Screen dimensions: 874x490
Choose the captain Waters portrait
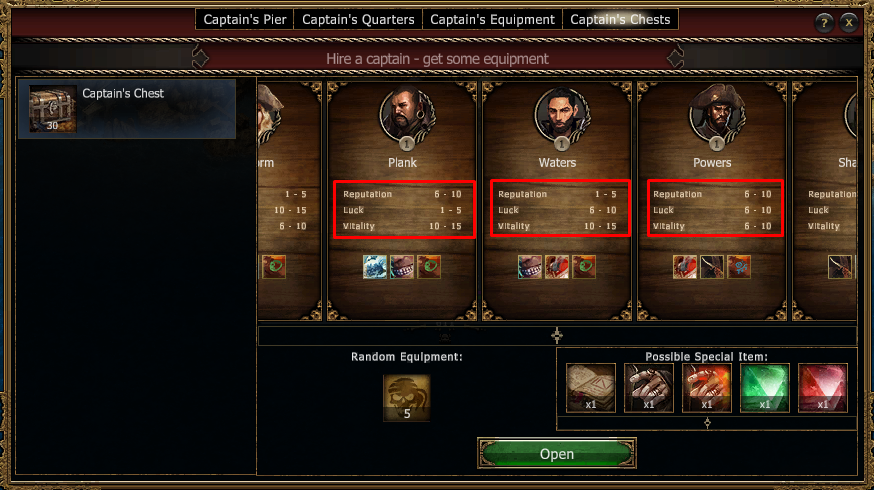[557, 113]
